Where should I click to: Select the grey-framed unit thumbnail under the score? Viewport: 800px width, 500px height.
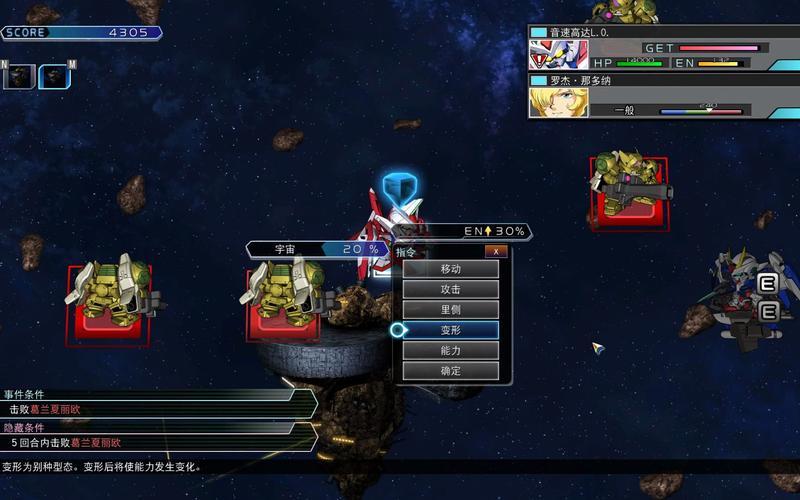(20, 76)
